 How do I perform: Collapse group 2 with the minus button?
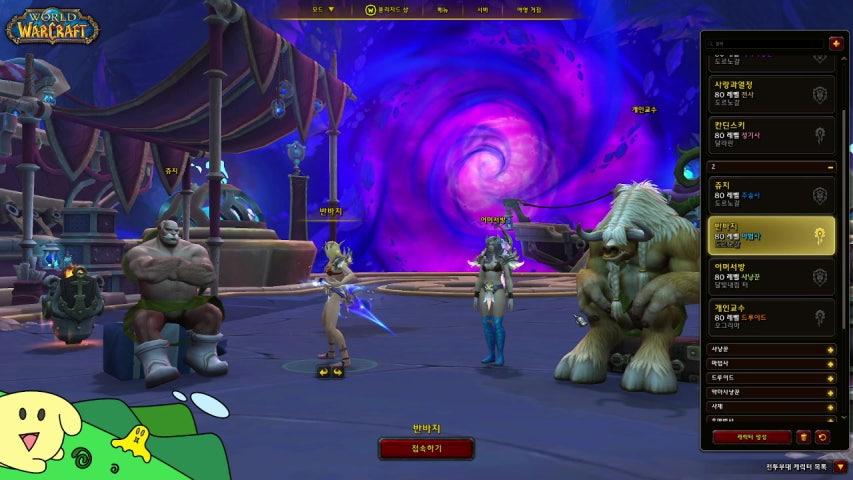(830, 166)
